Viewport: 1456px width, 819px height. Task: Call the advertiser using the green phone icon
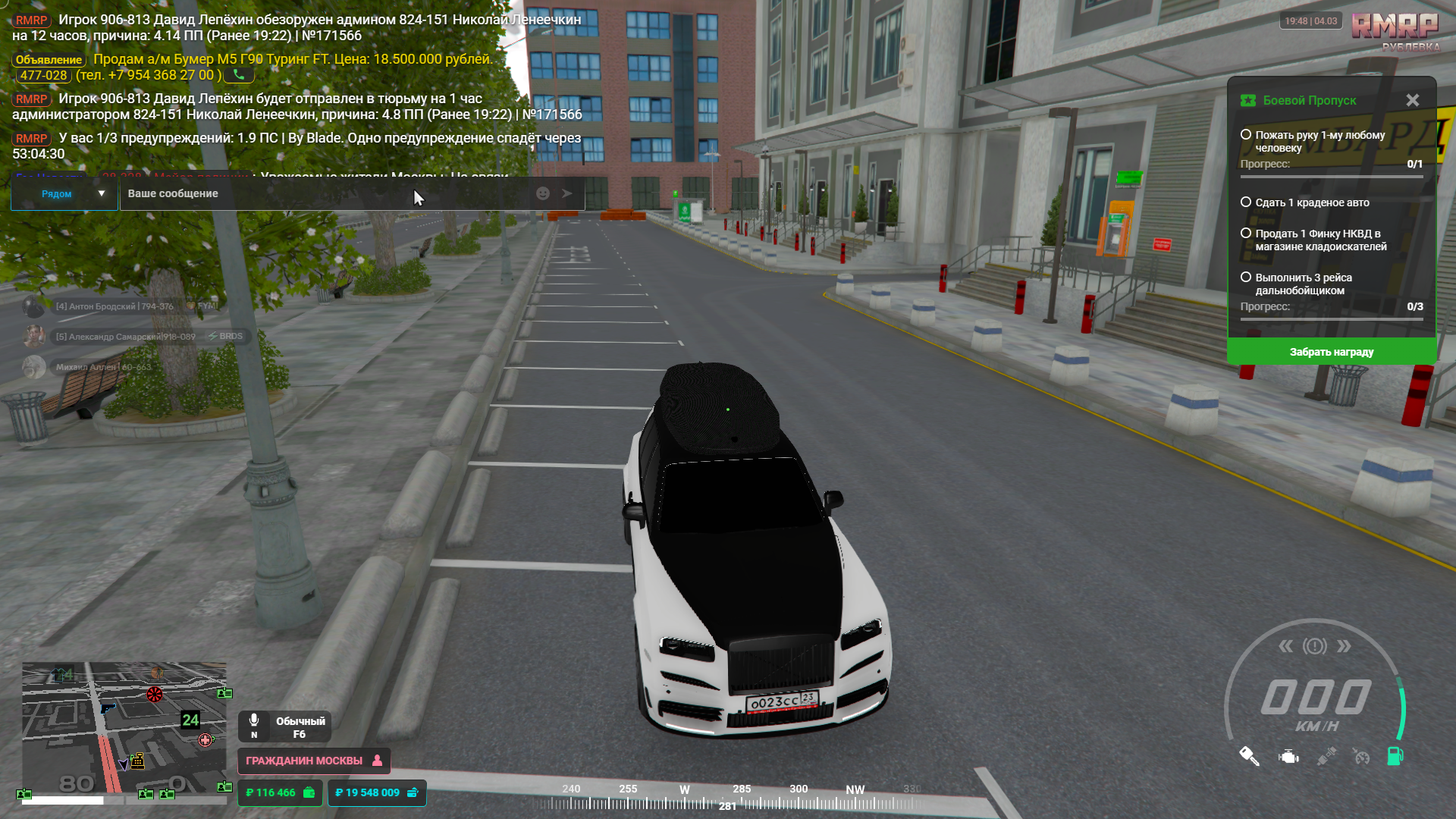(239, 75)
